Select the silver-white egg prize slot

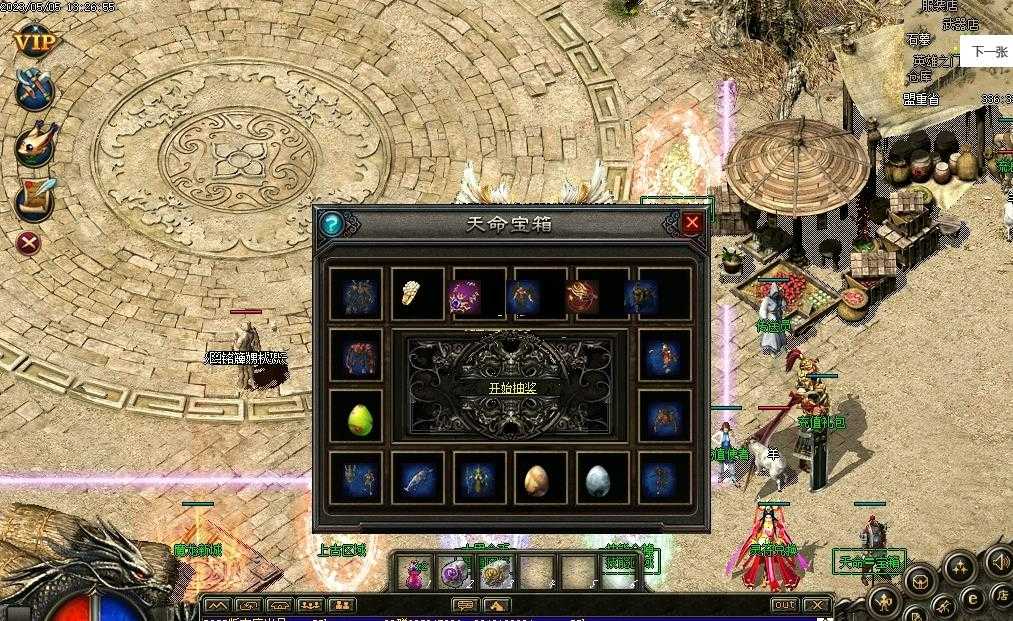pyautogui.click(x=601, y=480)
